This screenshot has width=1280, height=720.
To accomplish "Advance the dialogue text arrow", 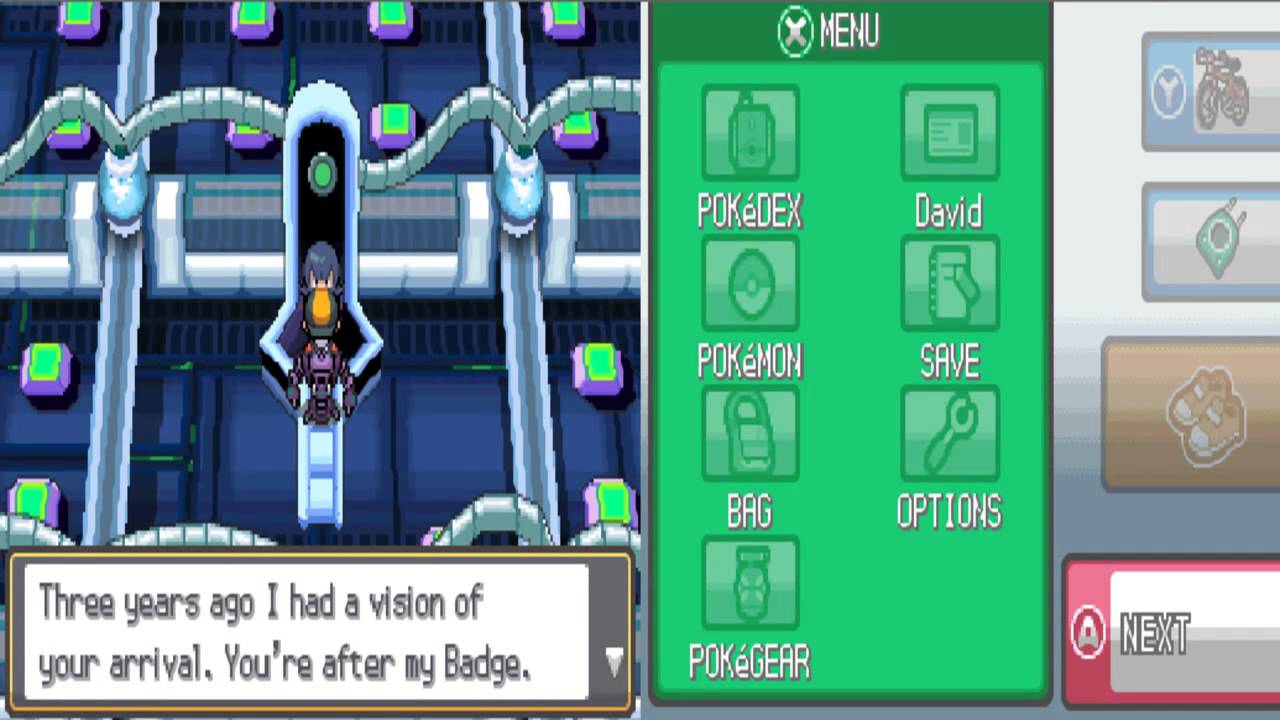I will pyautogui.click(x=614, y=660).
